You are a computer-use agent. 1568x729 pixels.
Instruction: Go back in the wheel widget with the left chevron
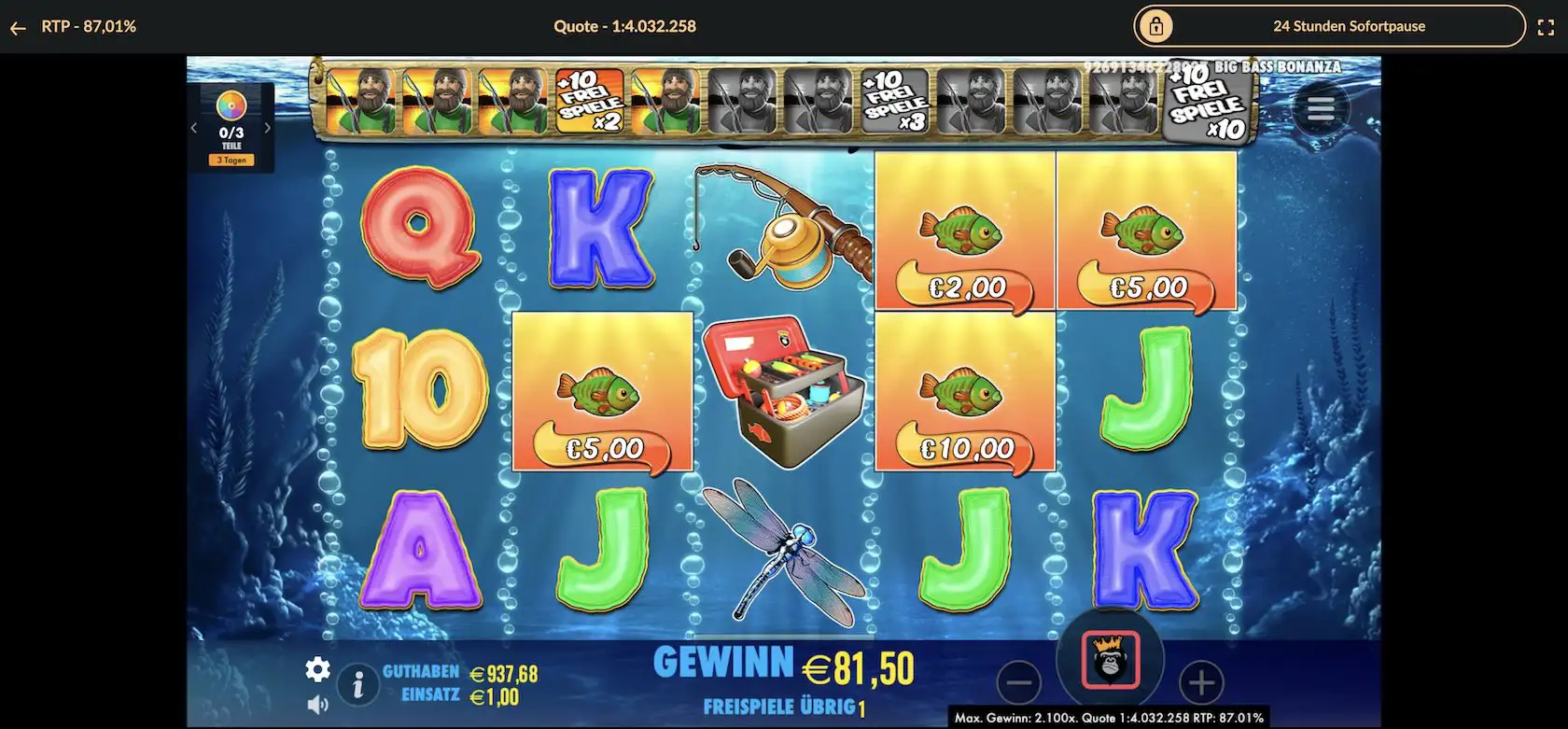point(193,126)
